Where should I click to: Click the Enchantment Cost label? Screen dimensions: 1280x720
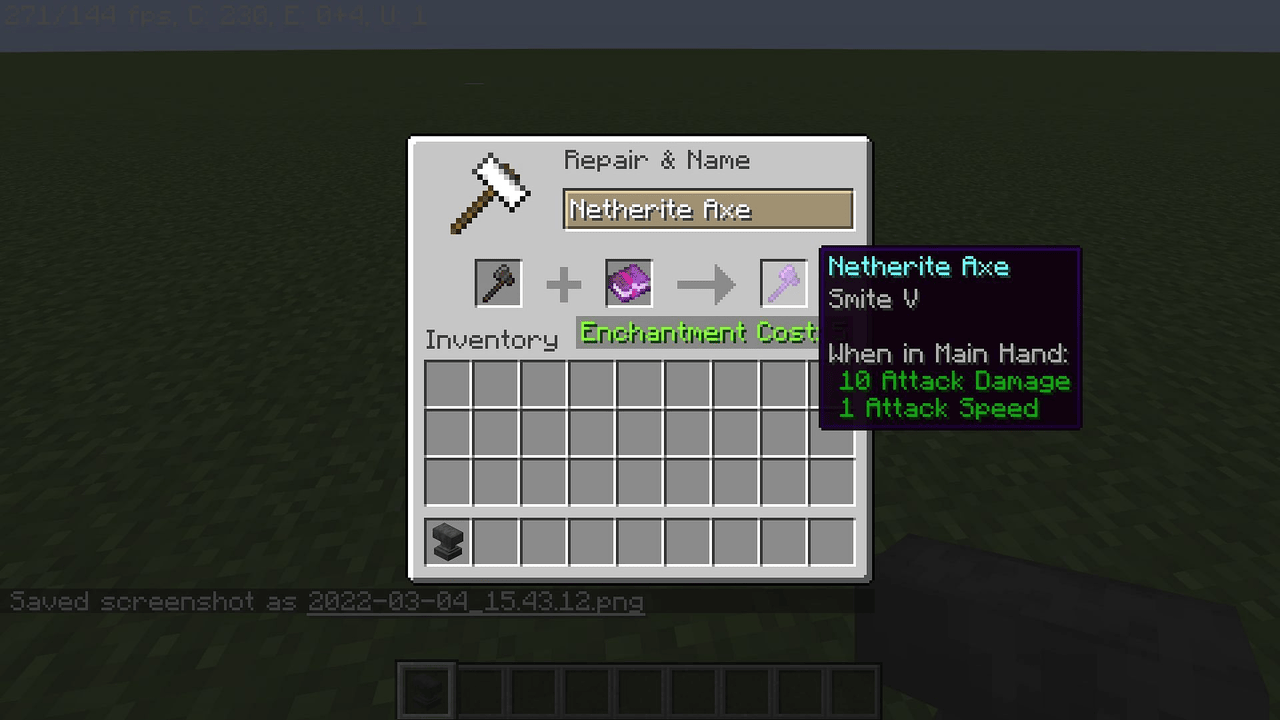[698, 333]
